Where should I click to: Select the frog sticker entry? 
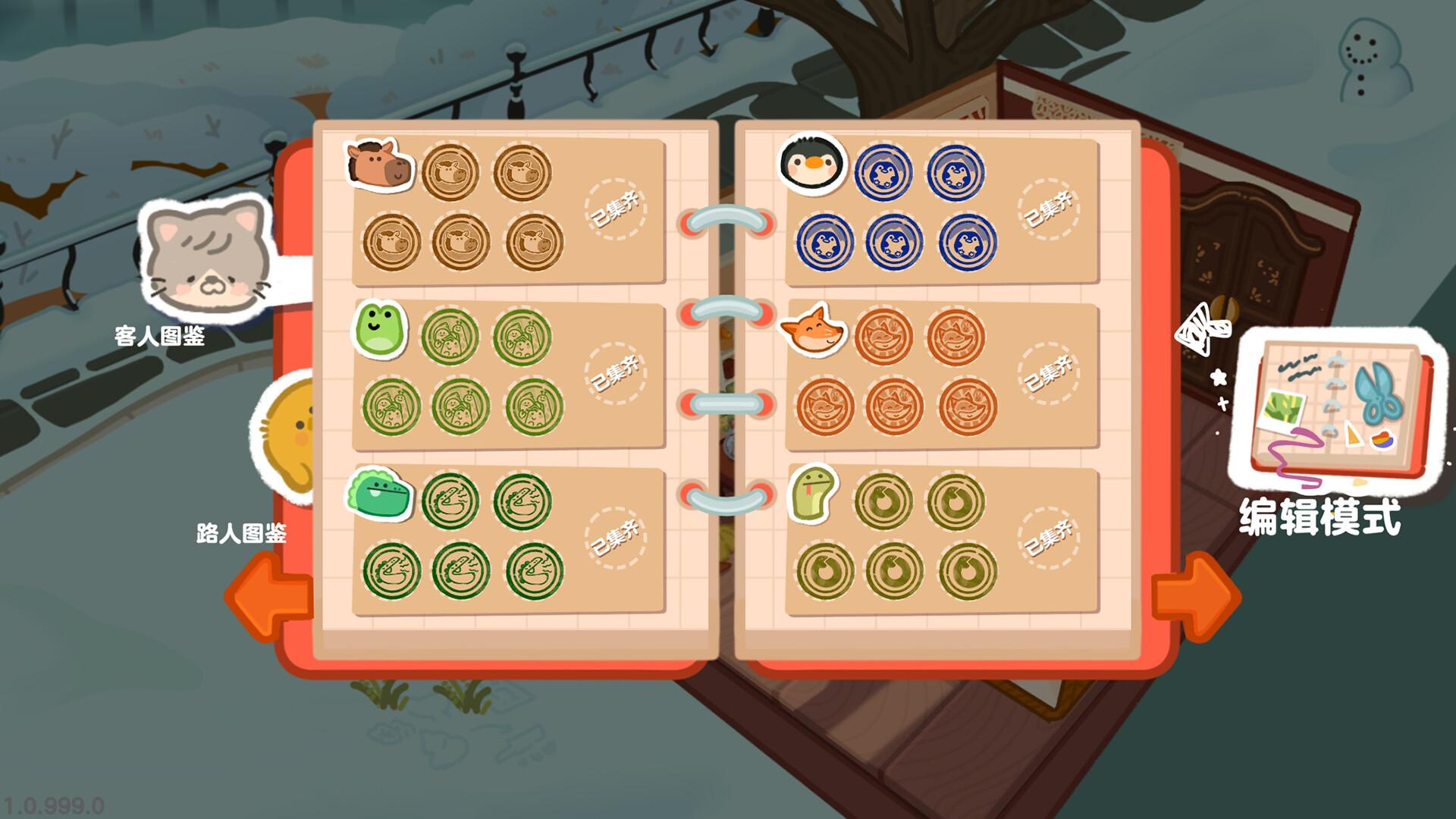(x=379, y=328)
